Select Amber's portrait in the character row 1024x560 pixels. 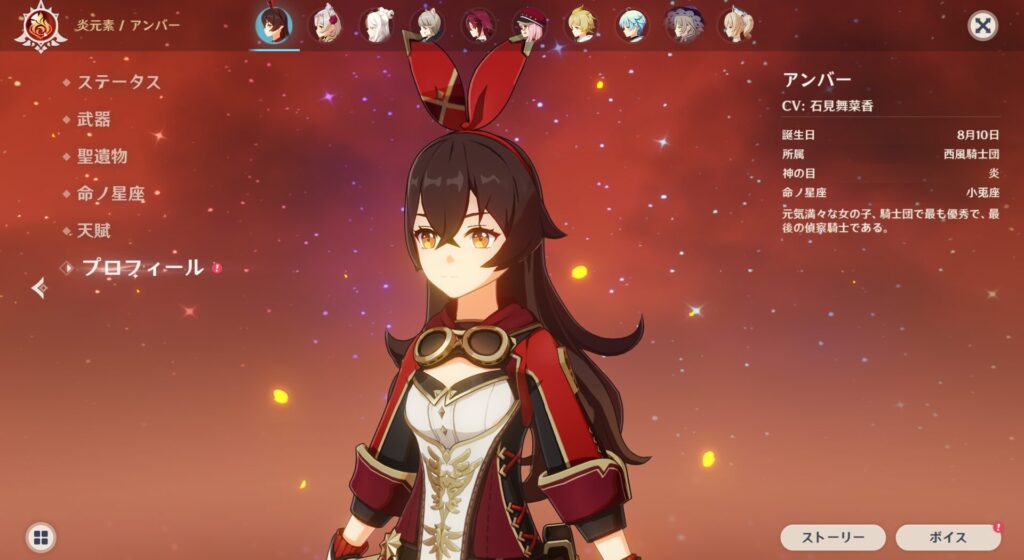273,25
